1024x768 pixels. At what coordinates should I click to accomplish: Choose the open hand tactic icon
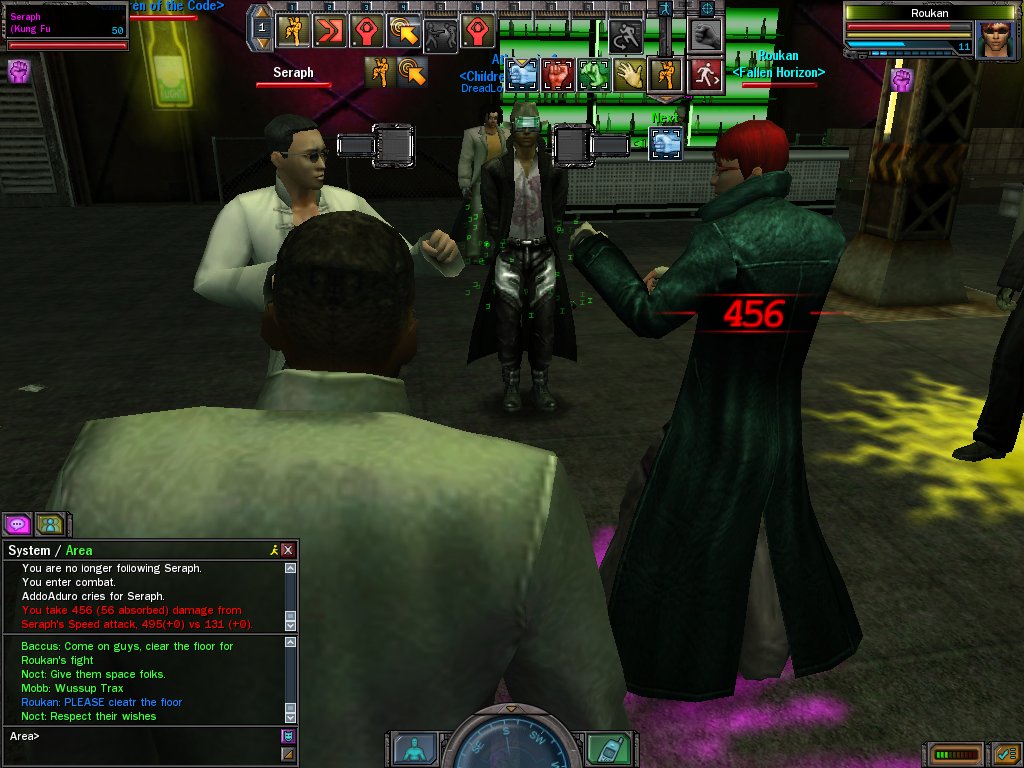(628, 74)
